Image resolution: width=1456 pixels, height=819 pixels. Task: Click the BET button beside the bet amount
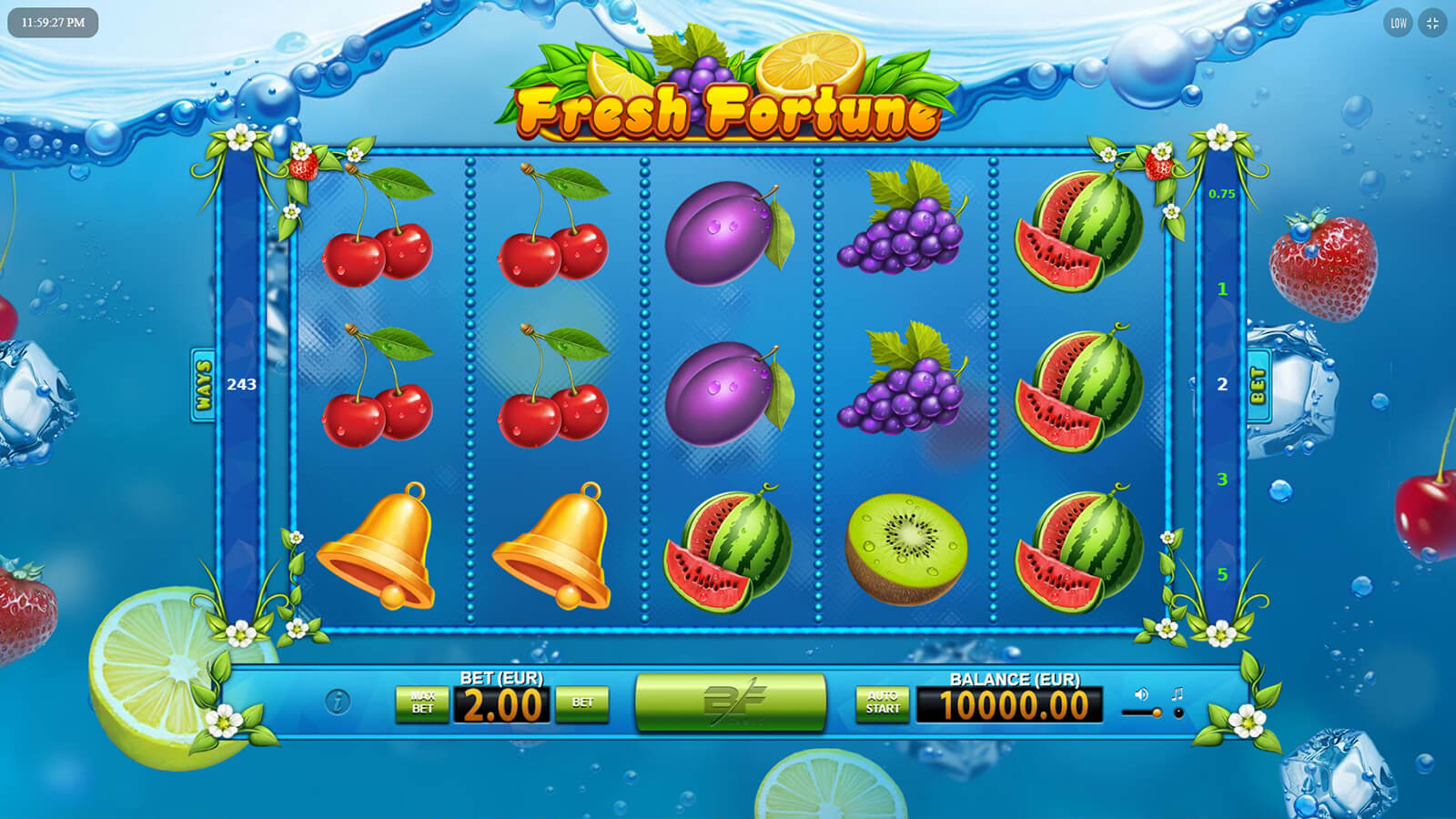pyautogui.click(x=582, y=703)
